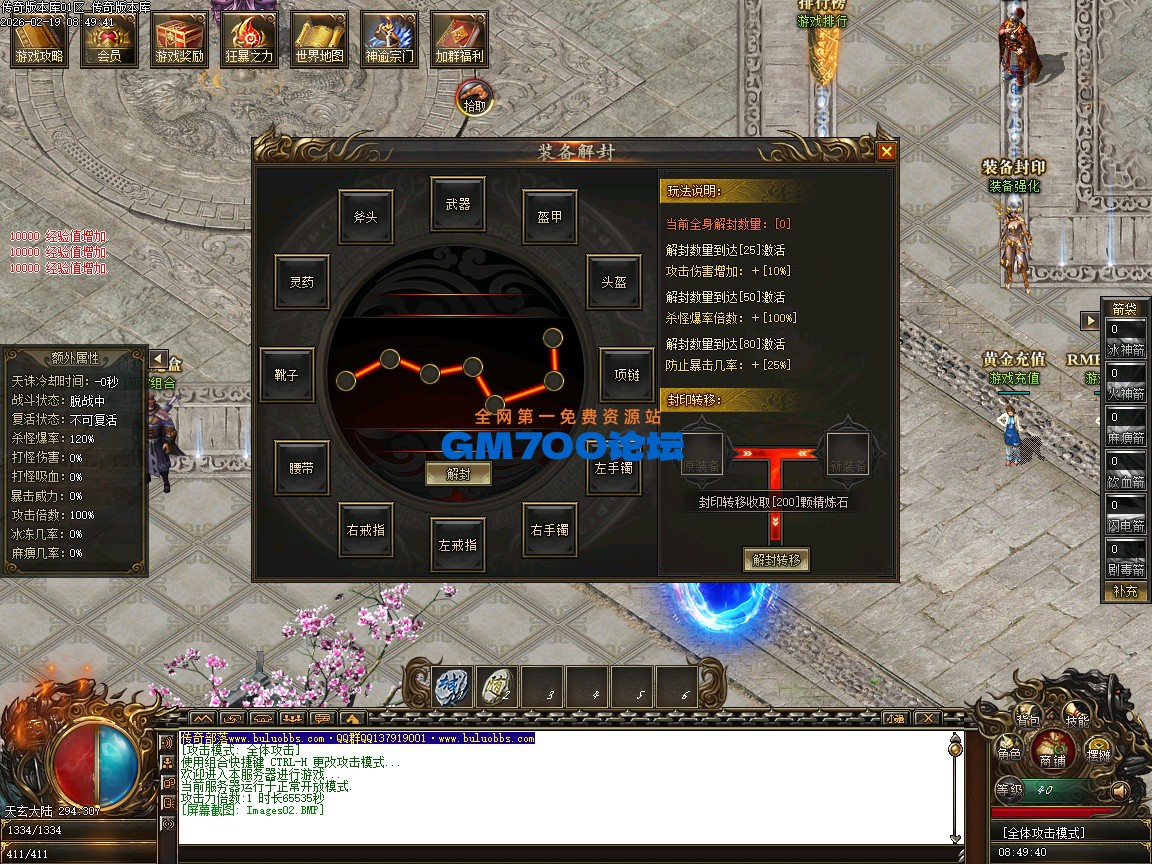Viewport: 1152px width, 864px height.
Task: Open the 世界地图 world map
Action: (x=320, y=40)
